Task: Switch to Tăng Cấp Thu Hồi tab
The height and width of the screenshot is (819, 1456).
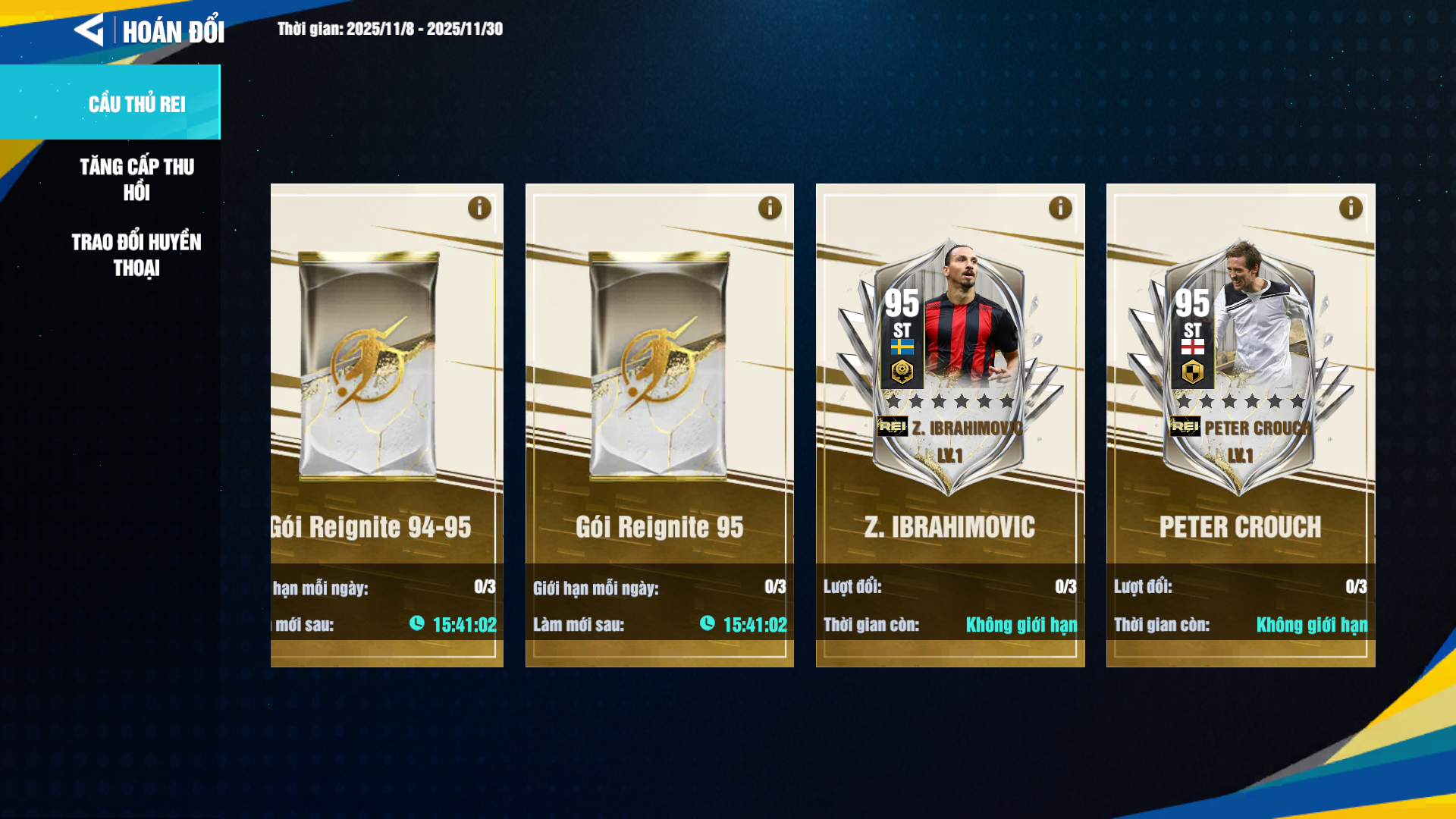Action: click(x=136, y=180)
